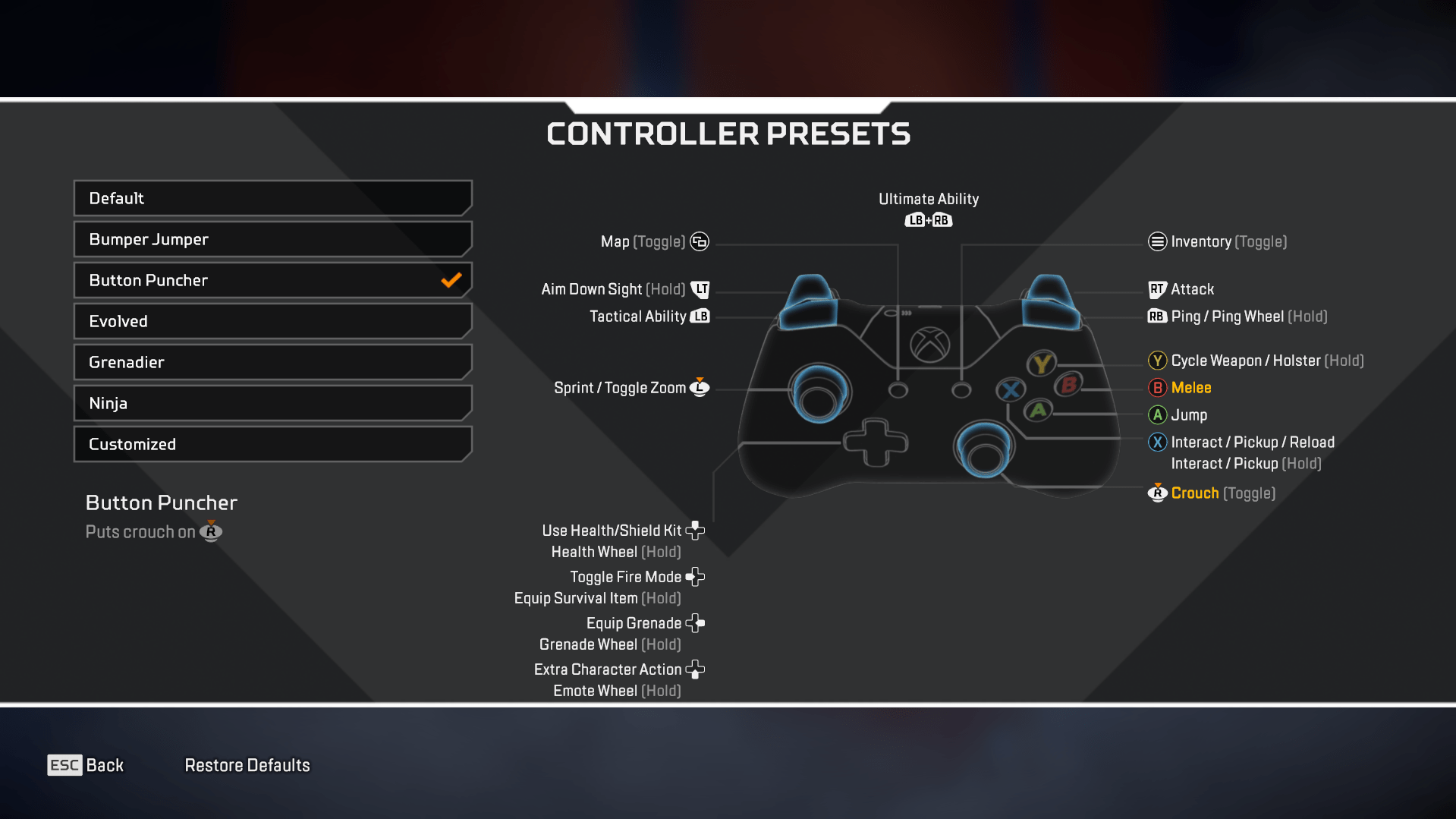Click the X Interact/Pickup/Reload icon
The image size is (1456, 819).
(x=1156, y=443)
